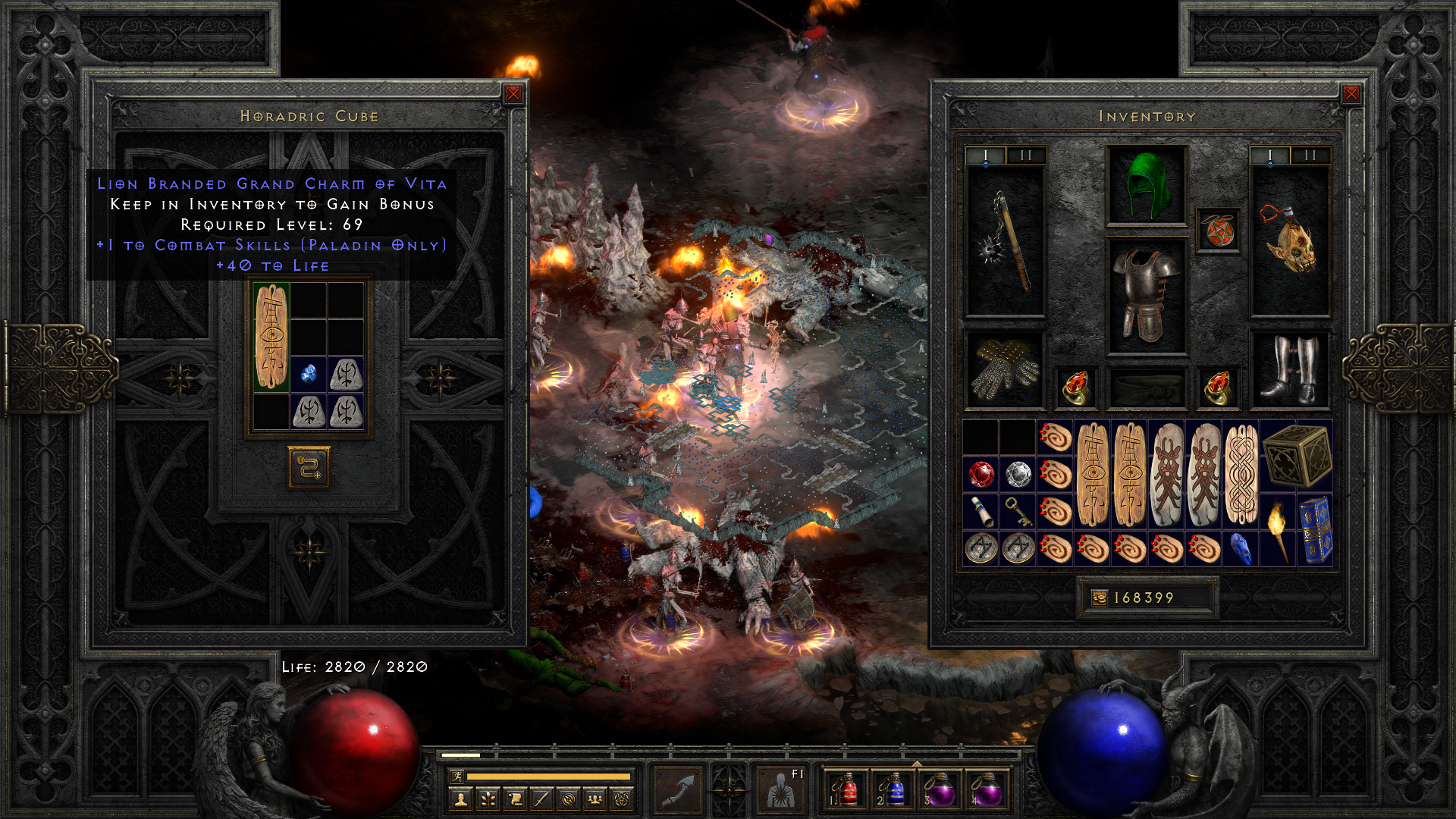Drink the red health potion in belt slot 1
The image size is (1456, 819).
848,791
